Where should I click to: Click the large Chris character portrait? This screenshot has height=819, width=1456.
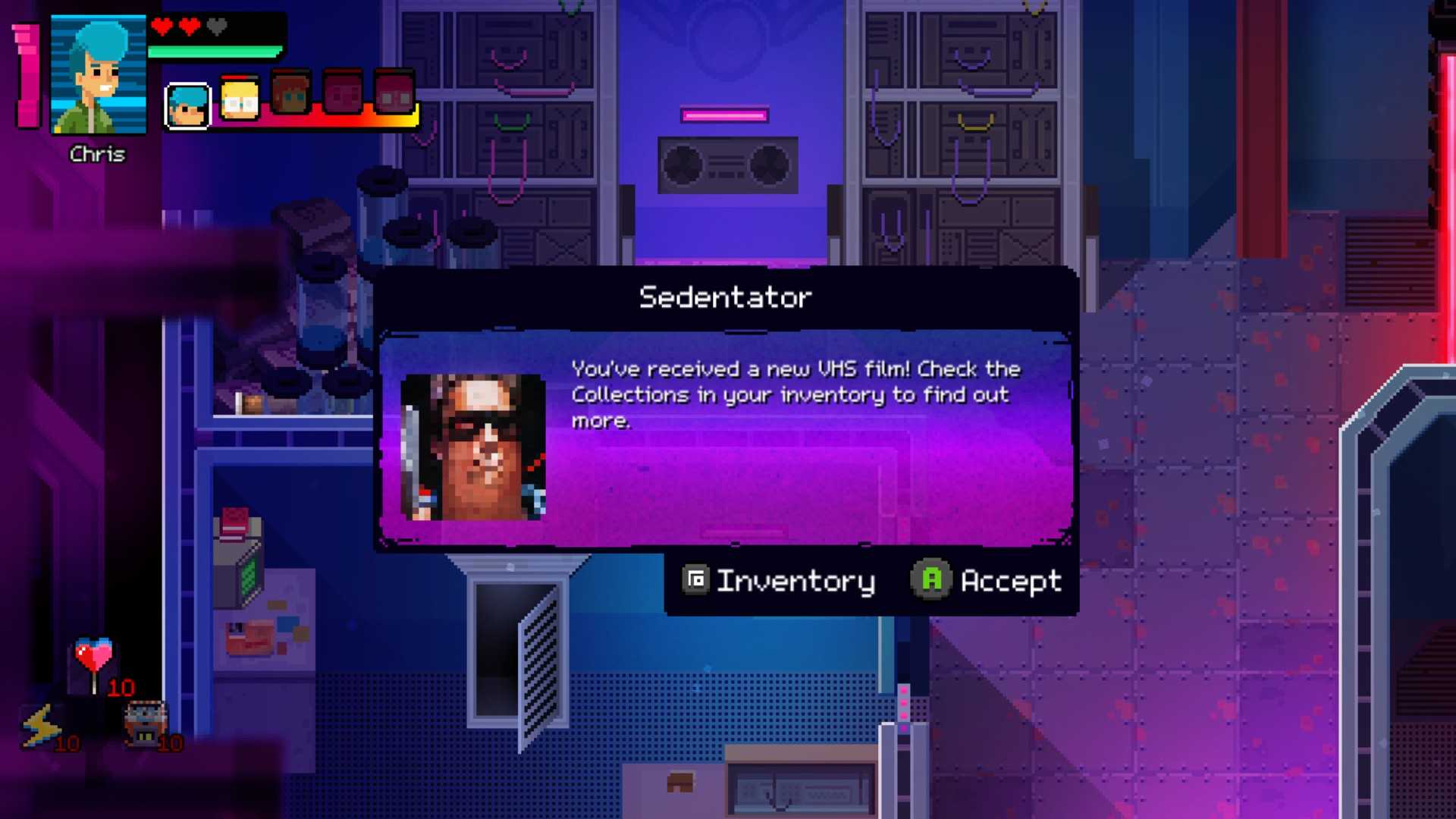[x=98, y=74]
